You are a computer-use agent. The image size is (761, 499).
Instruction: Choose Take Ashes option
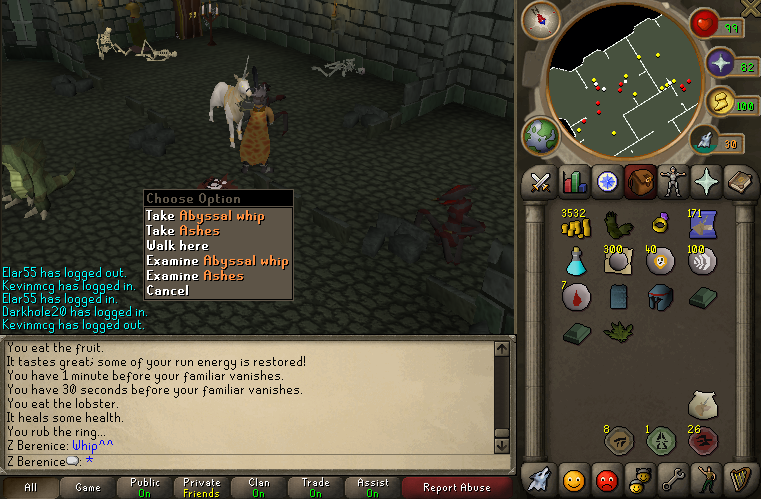point(183,230)
